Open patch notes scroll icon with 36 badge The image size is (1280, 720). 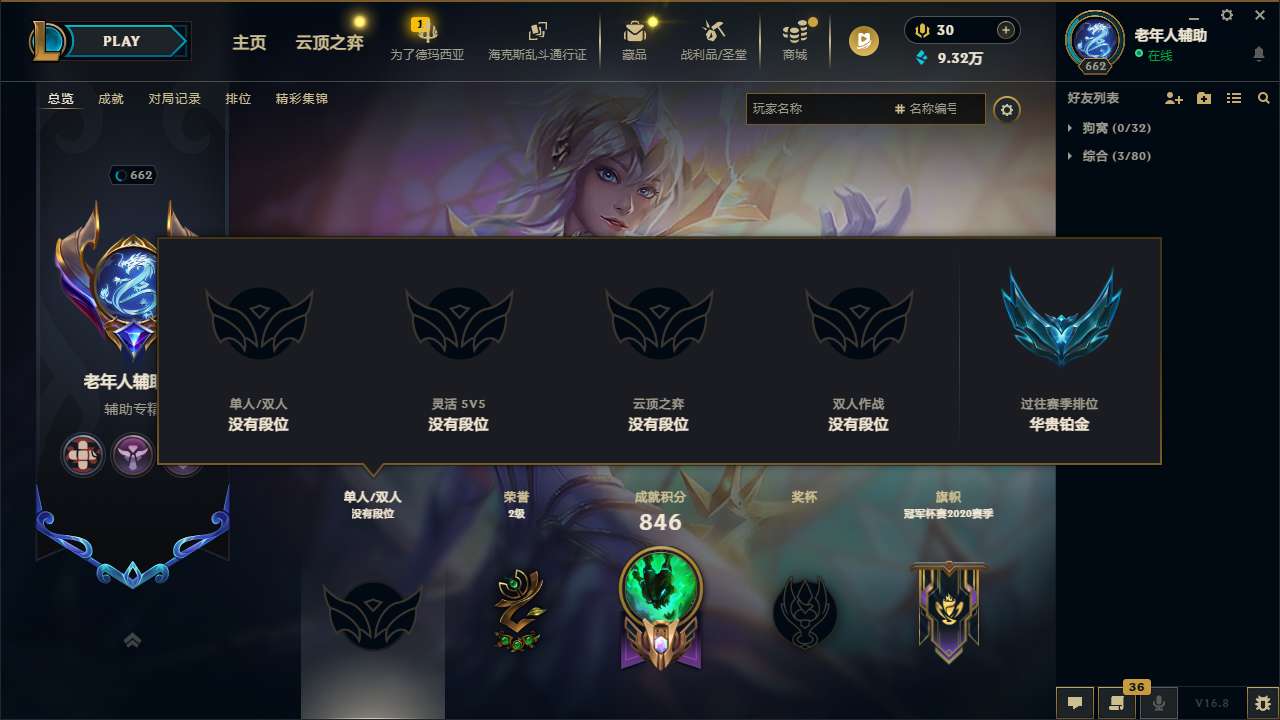[x=1117, y=703]
